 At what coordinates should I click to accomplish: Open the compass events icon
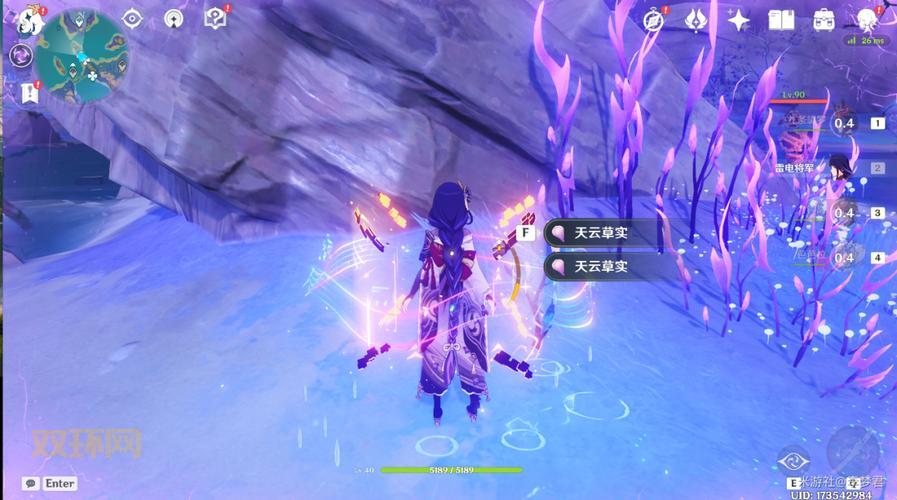pos(655,19)
